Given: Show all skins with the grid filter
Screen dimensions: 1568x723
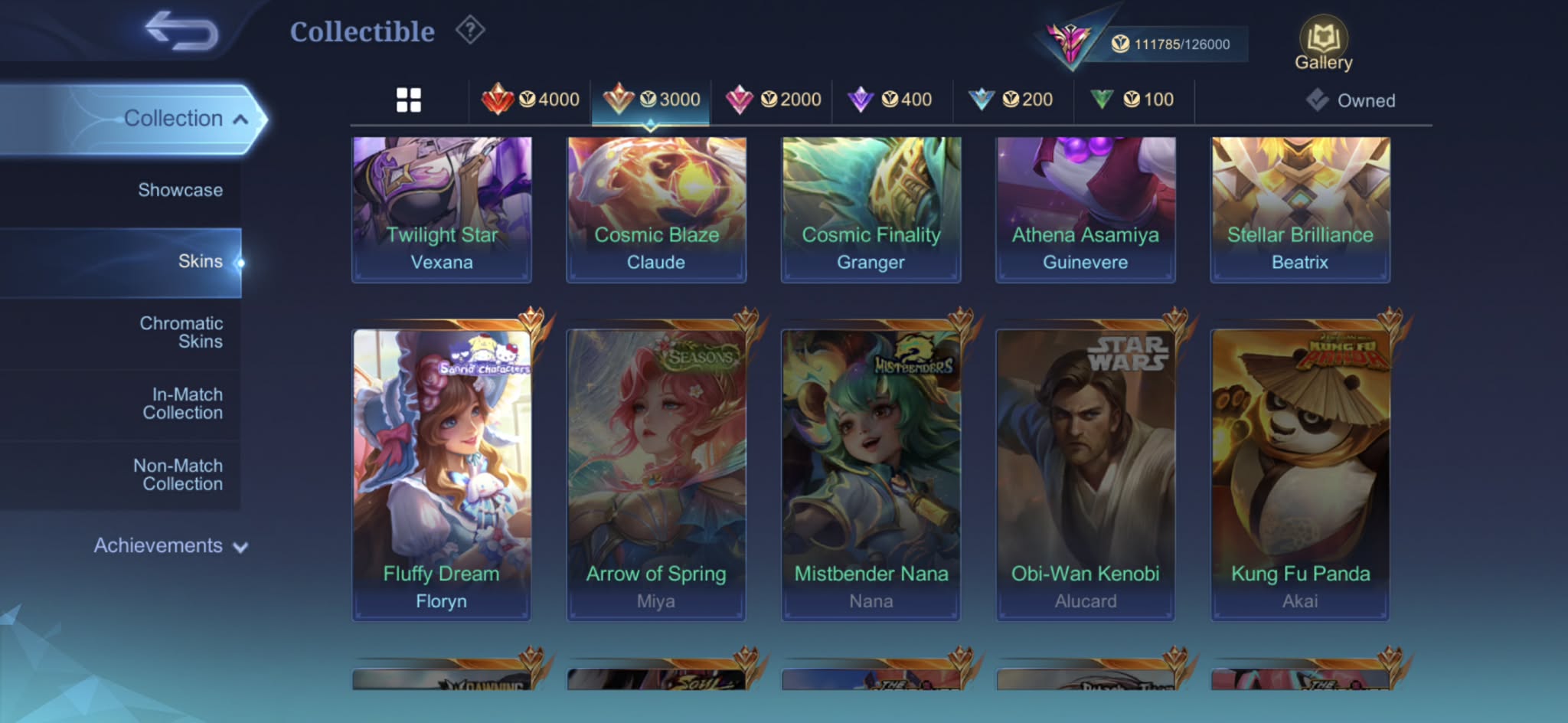Looking at the screenshot, I should coord(409,100).
